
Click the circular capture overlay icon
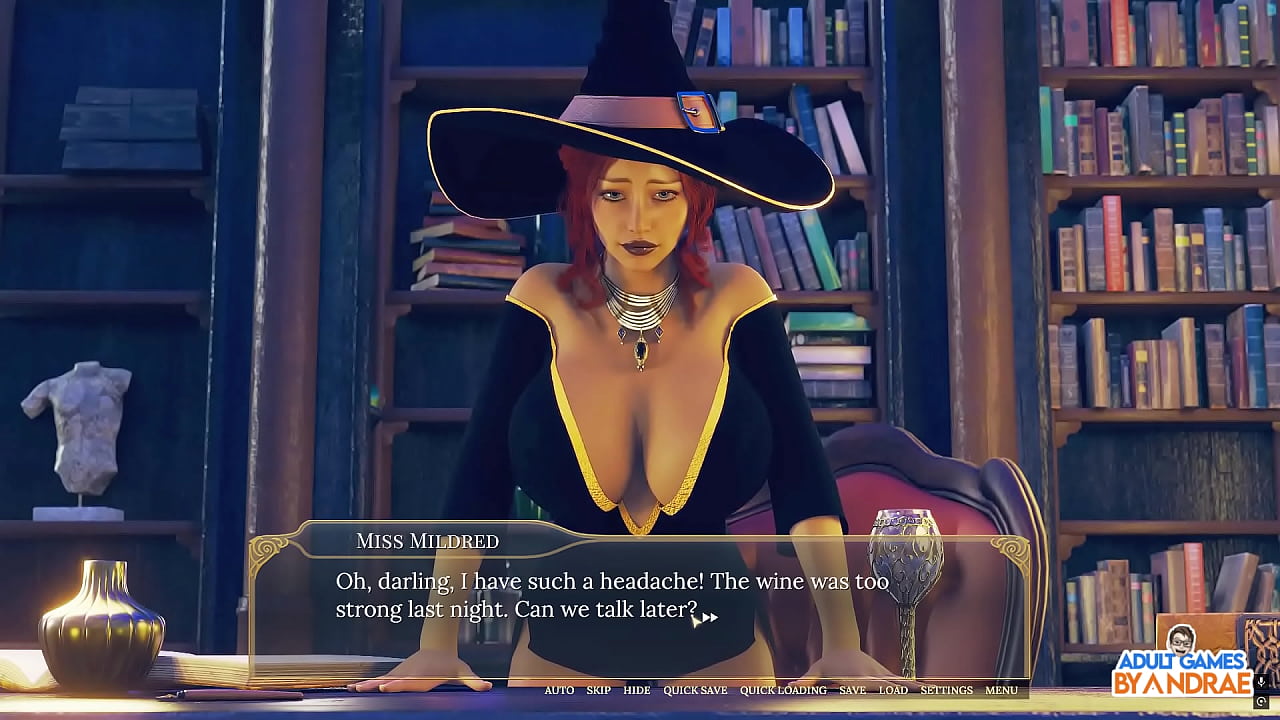click(x=1261, y=700)
